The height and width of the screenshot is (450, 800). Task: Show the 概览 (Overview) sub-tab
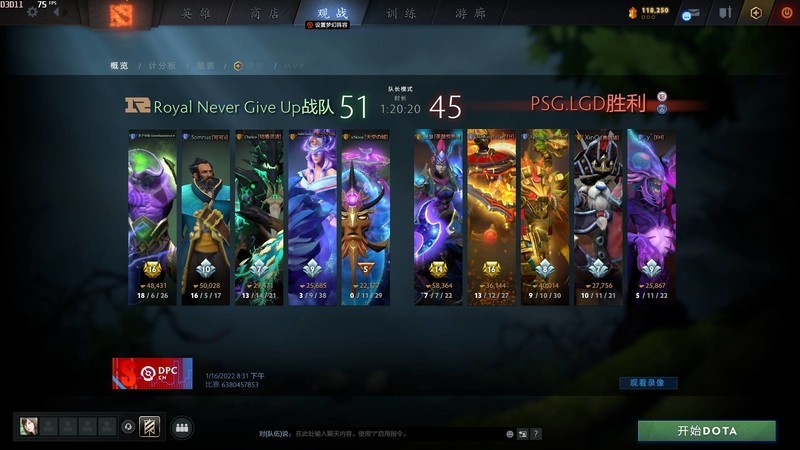(119, 66)
